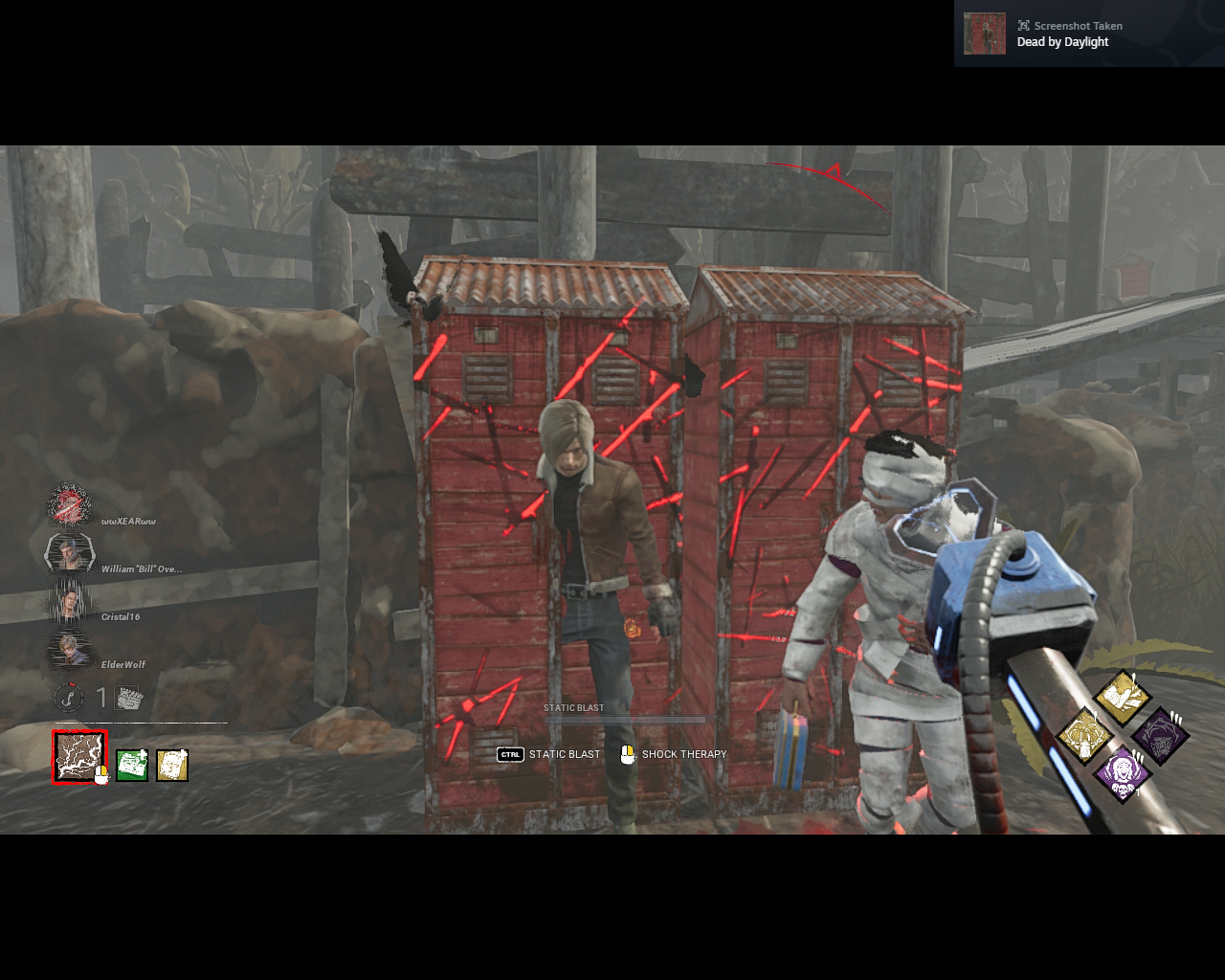Toggle Static Blast with the CTRL prompt
The image size is (1225, 980).
pos(509,754)
